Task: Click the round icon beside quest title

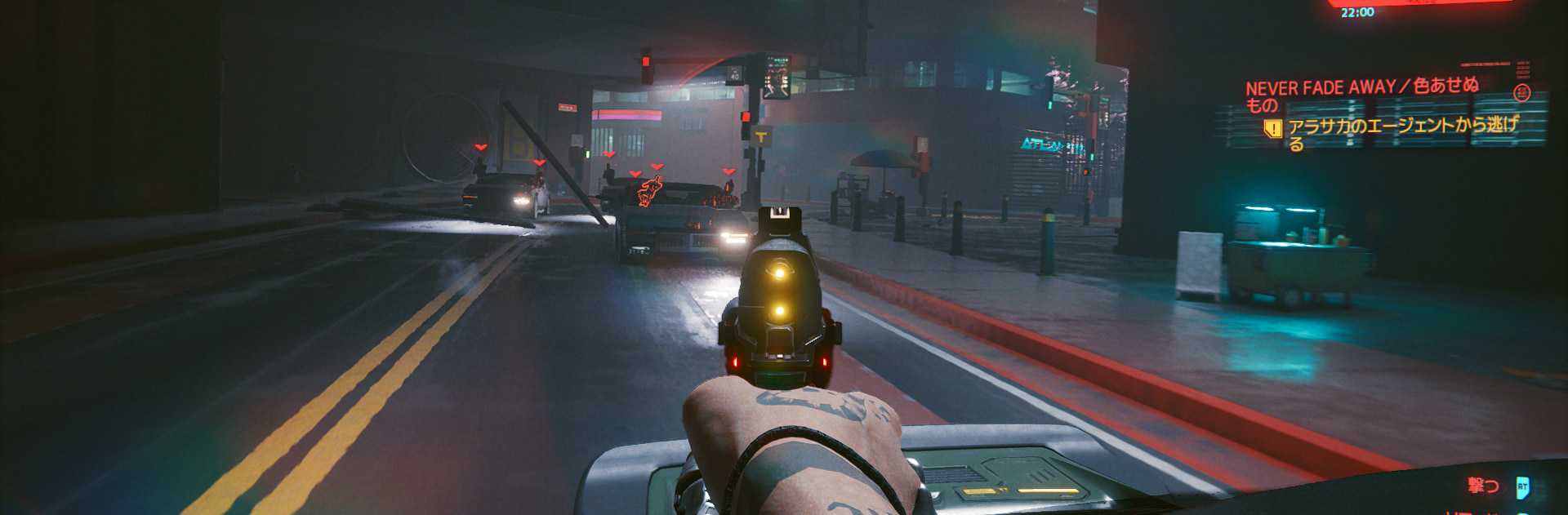Action: pos(1521,93)
